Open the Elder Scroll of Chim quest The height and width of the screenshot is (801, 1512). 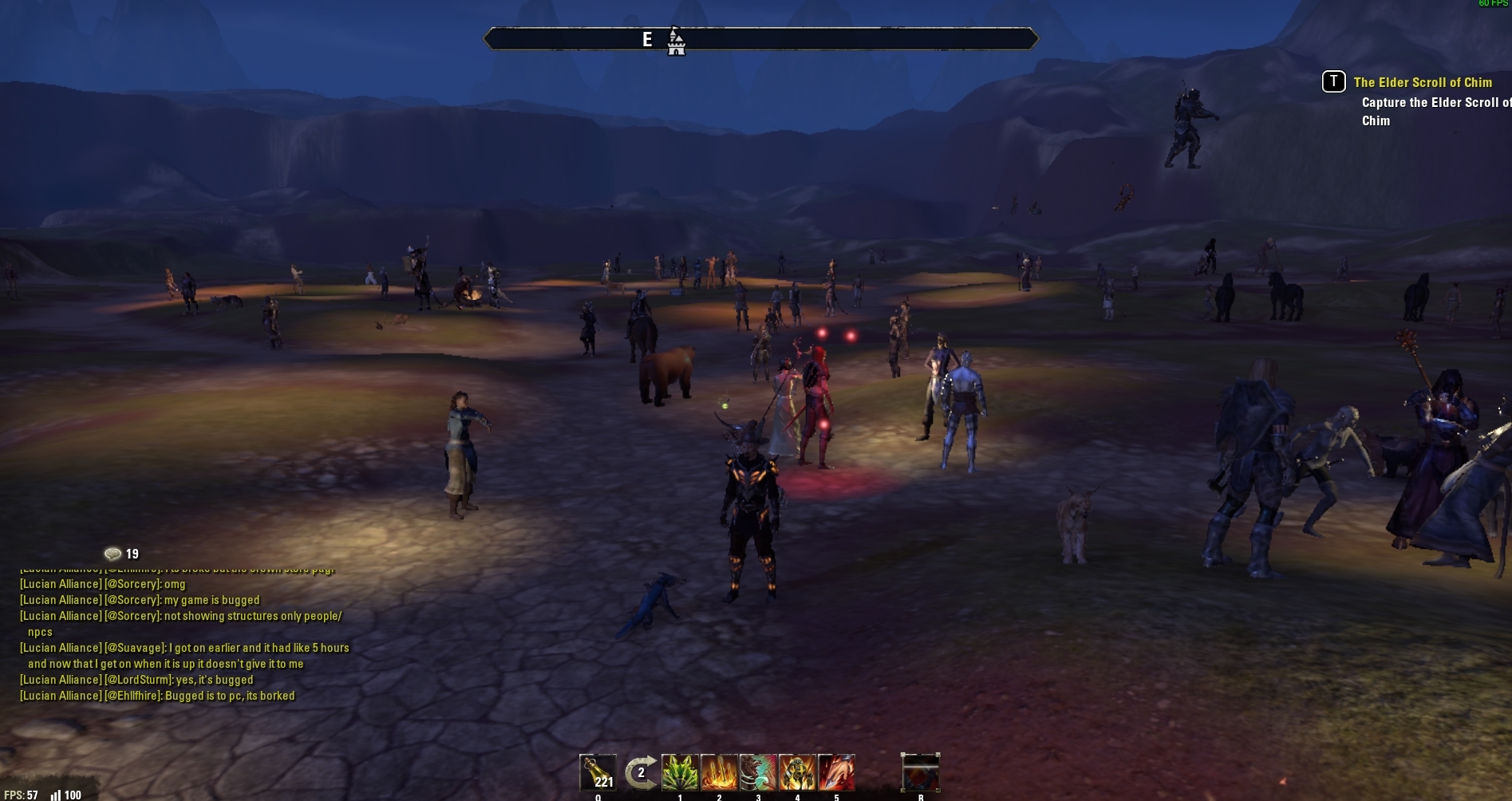1422,82
